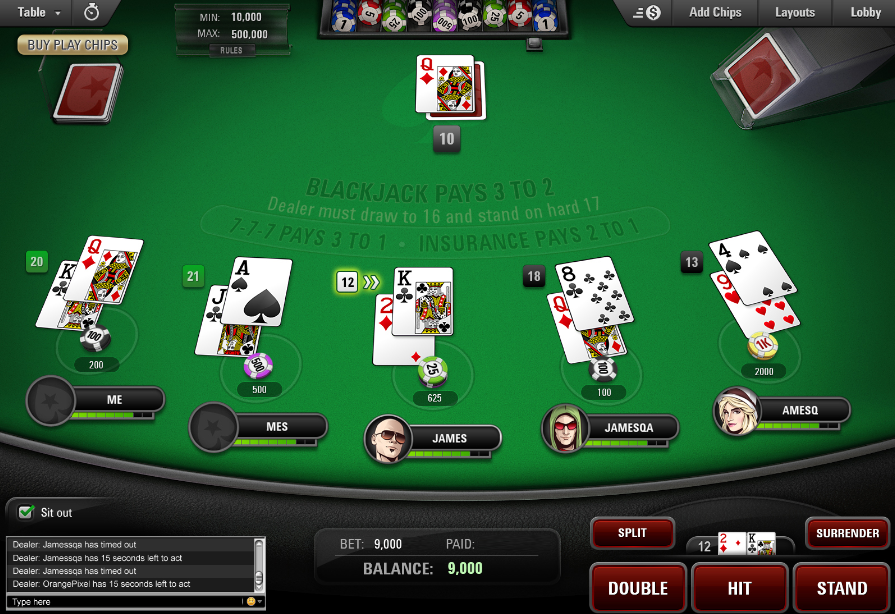Select the Jamesqa player avatar
The width and height of the screenshot is (895, 614).
coord(563,428)
